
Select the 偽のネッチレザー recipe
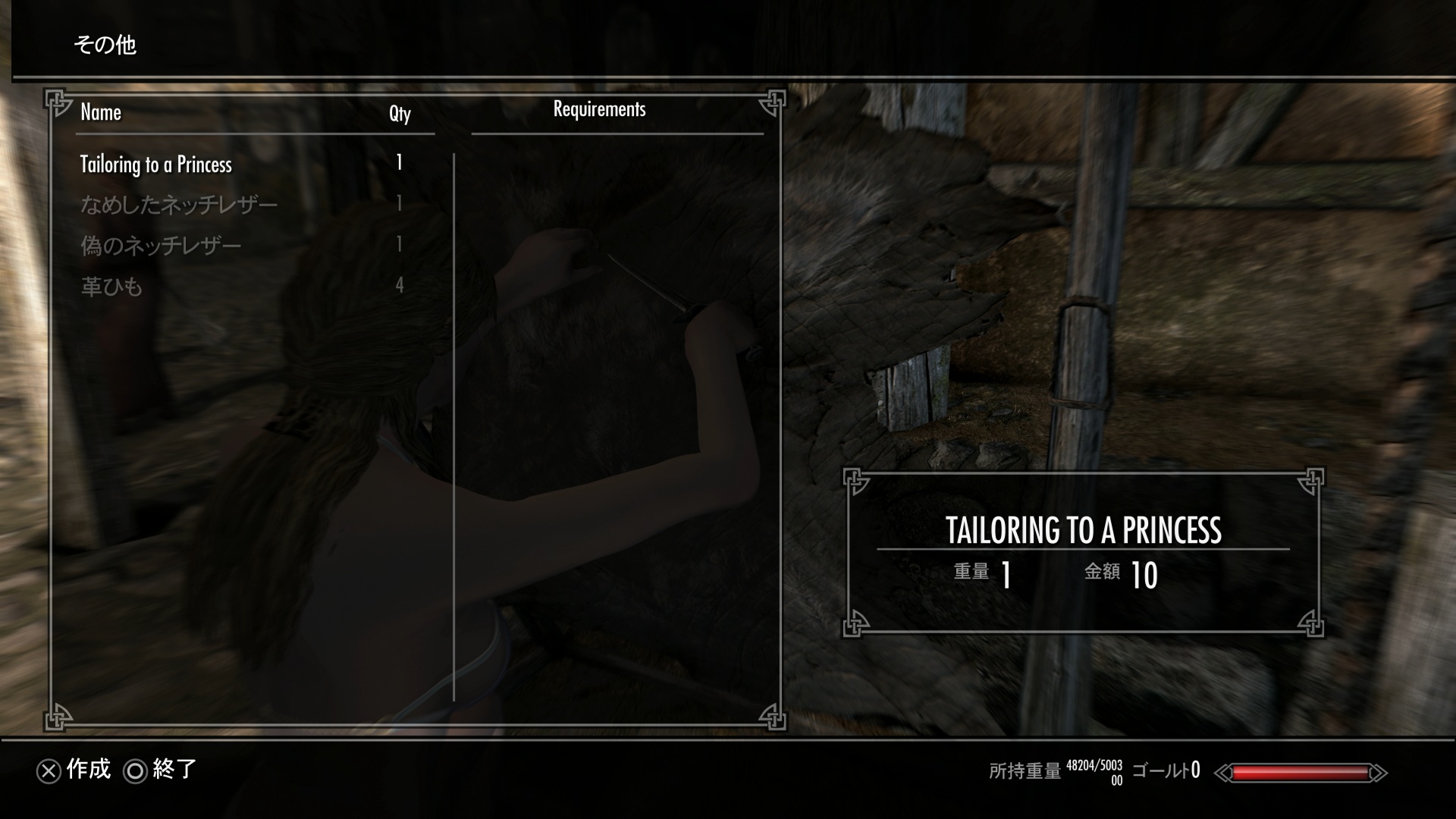click(161, 246)
